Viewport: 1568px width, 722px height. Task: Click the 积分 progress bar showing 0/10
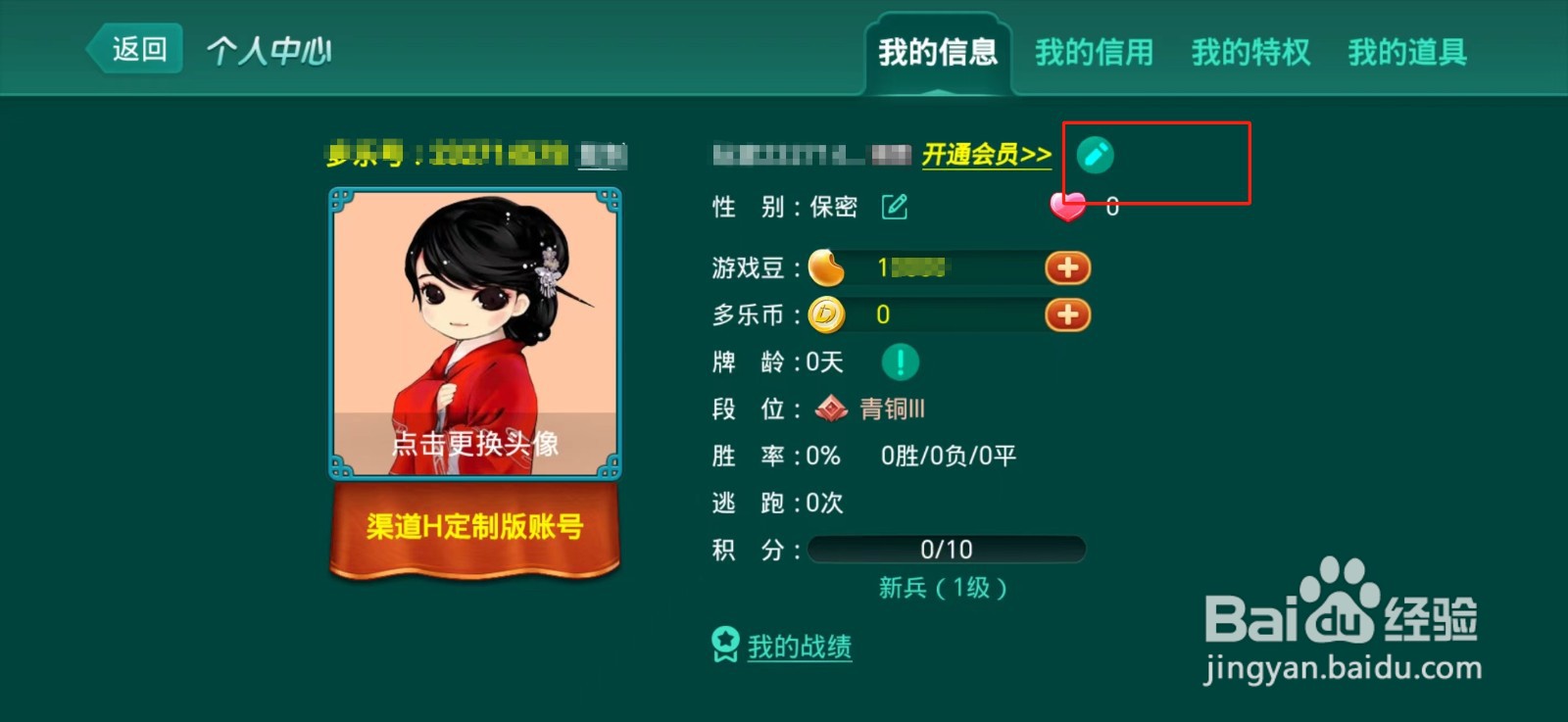[946, 550]
